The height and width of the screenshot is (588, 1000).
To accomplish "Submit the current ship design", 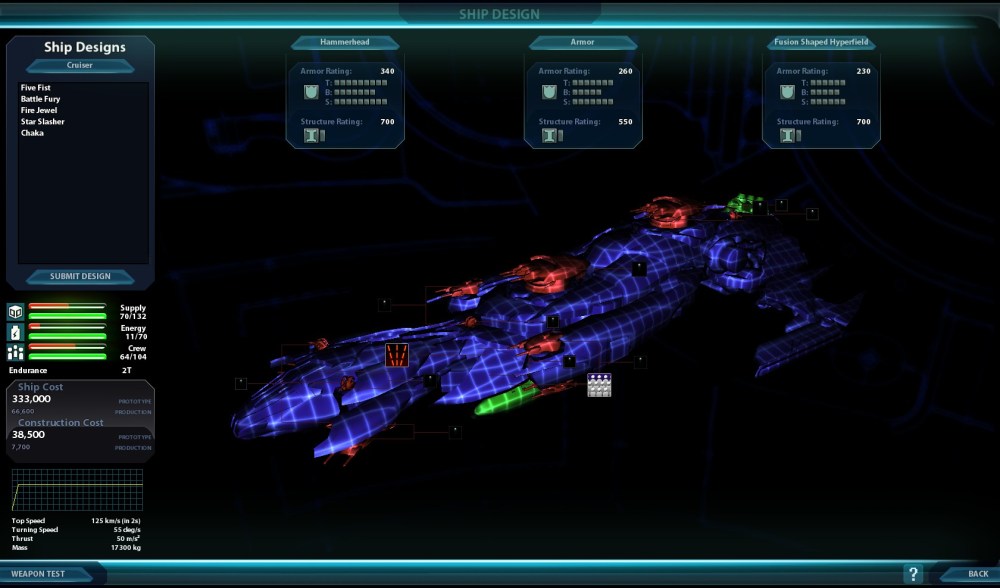I will 80,277.
